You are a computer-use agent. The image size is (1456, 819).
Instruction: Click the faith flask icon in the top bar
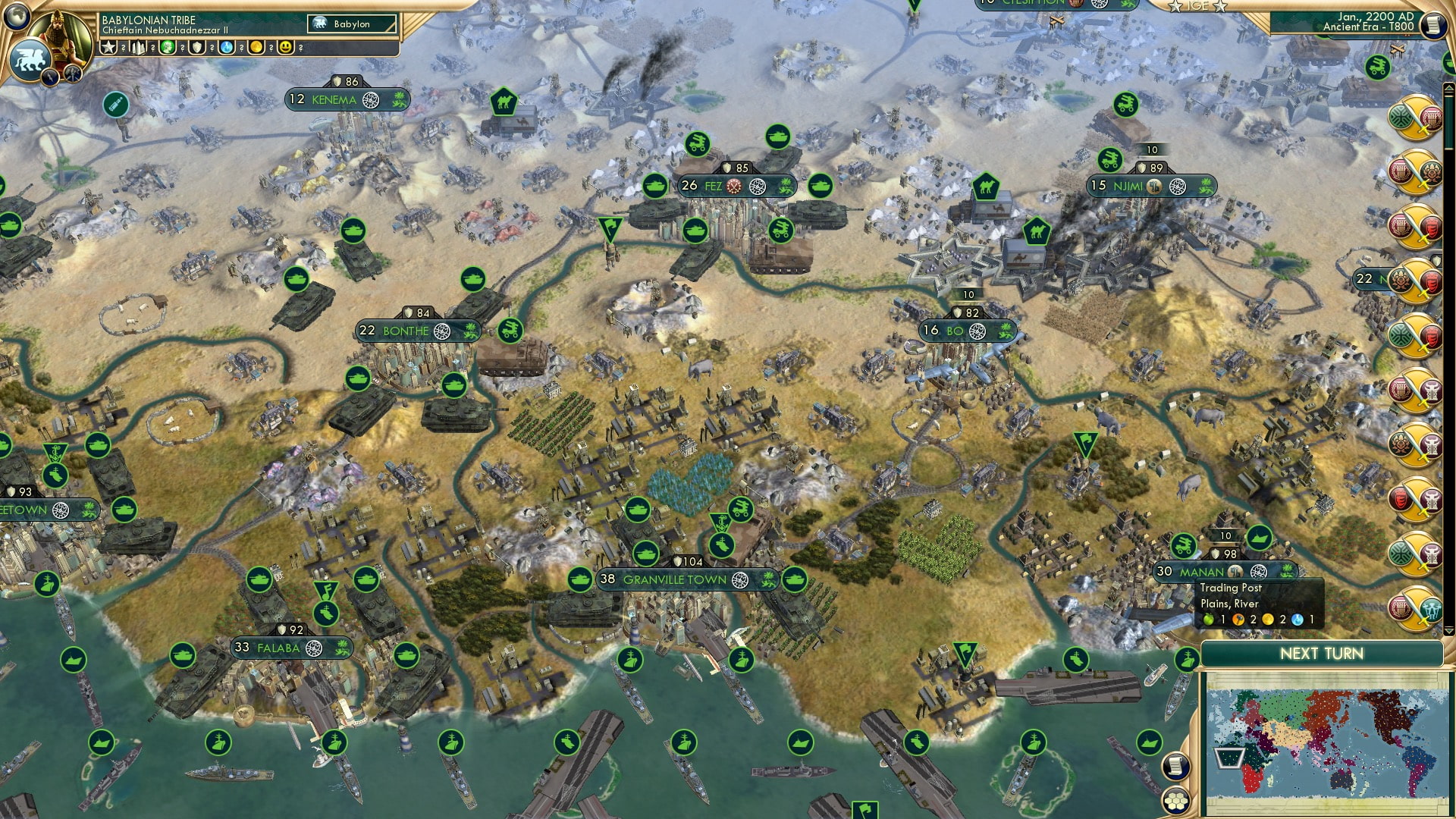(226, 48)
